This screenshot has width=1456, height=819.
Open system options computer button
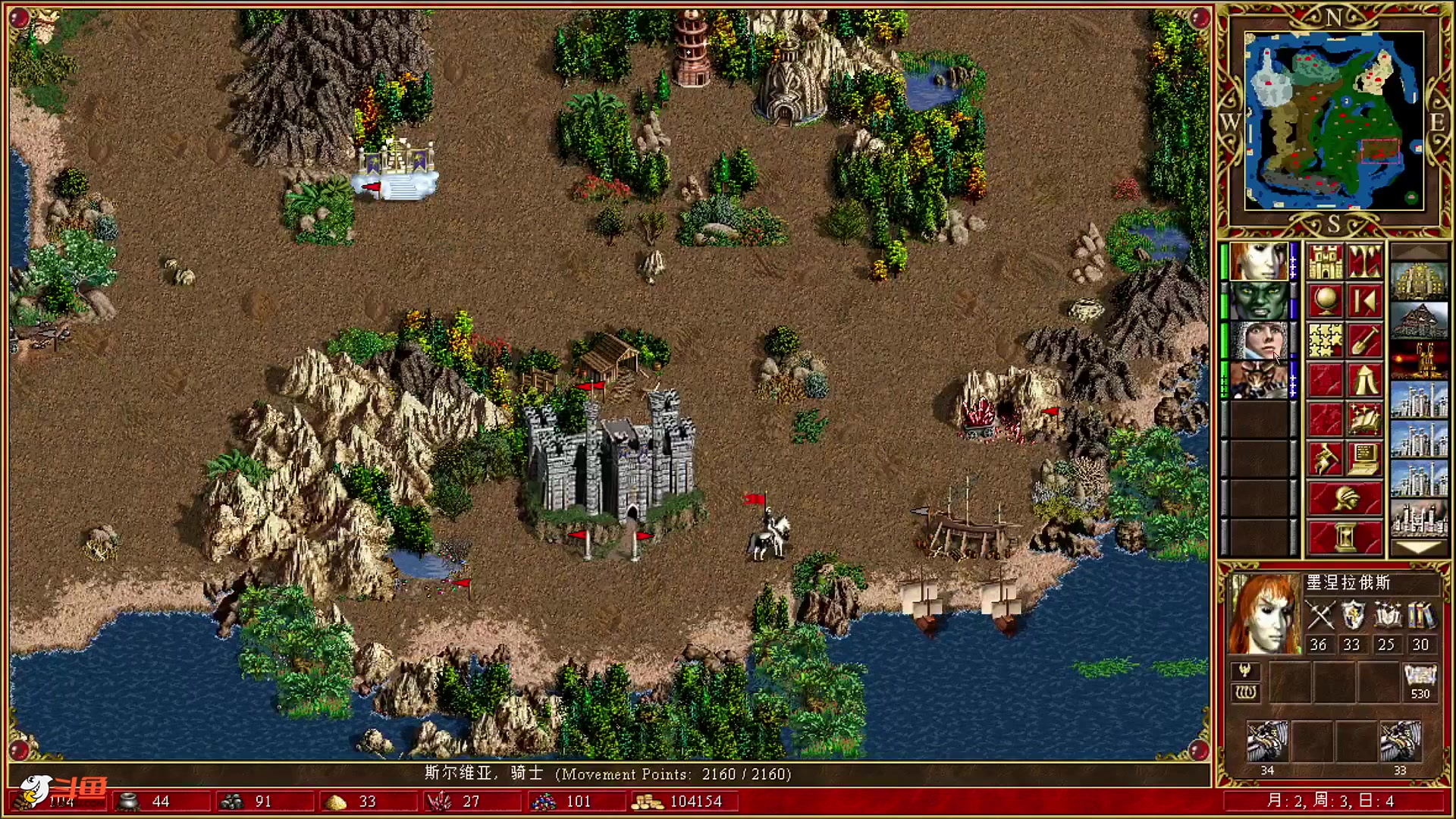click(1364, 459)
